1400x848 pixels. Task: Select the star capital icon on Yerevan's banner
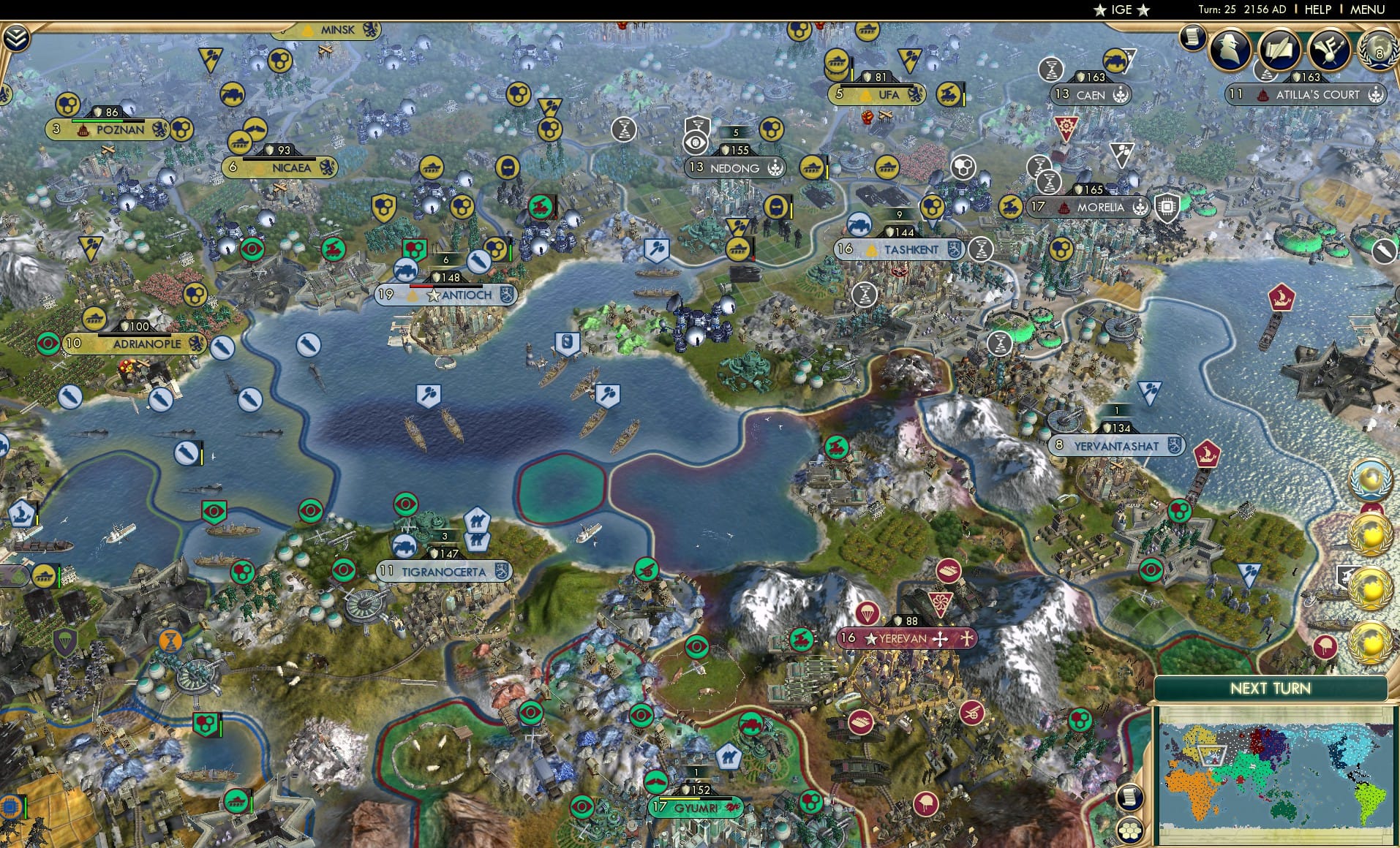pos(870,637)
